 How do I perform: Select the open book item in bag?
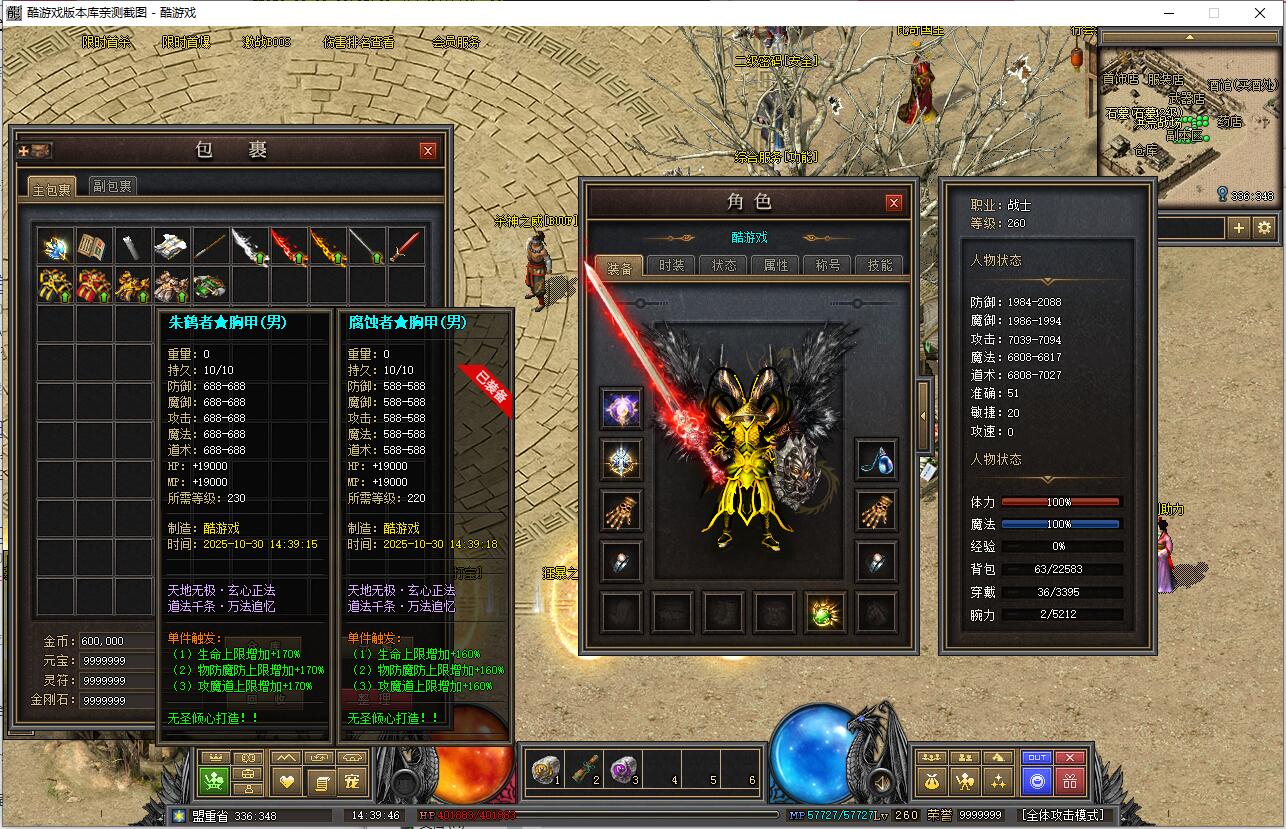94,246
